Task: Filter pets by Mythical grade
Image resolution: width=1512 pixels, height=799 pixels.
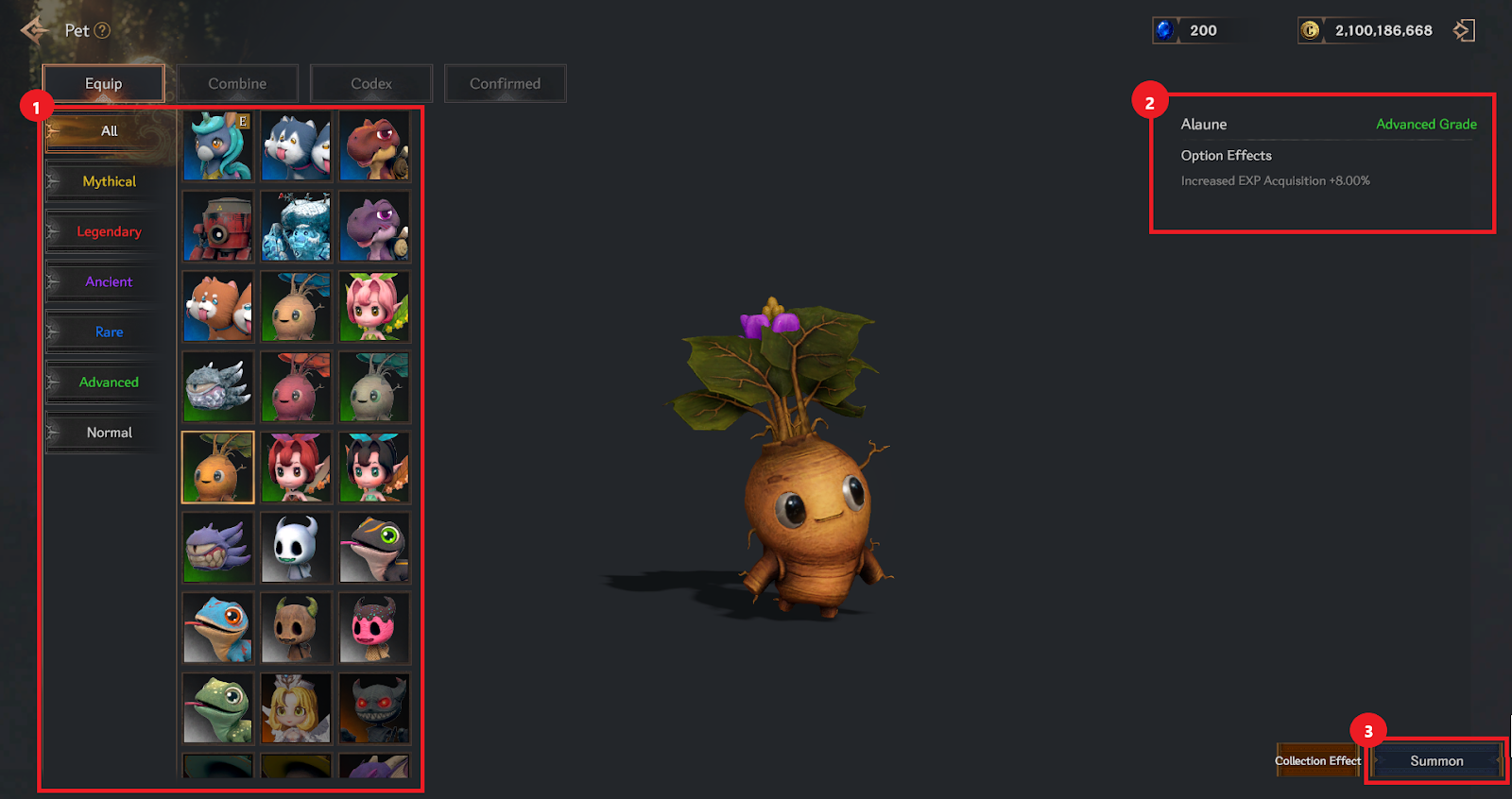Action: click(109, 181)
